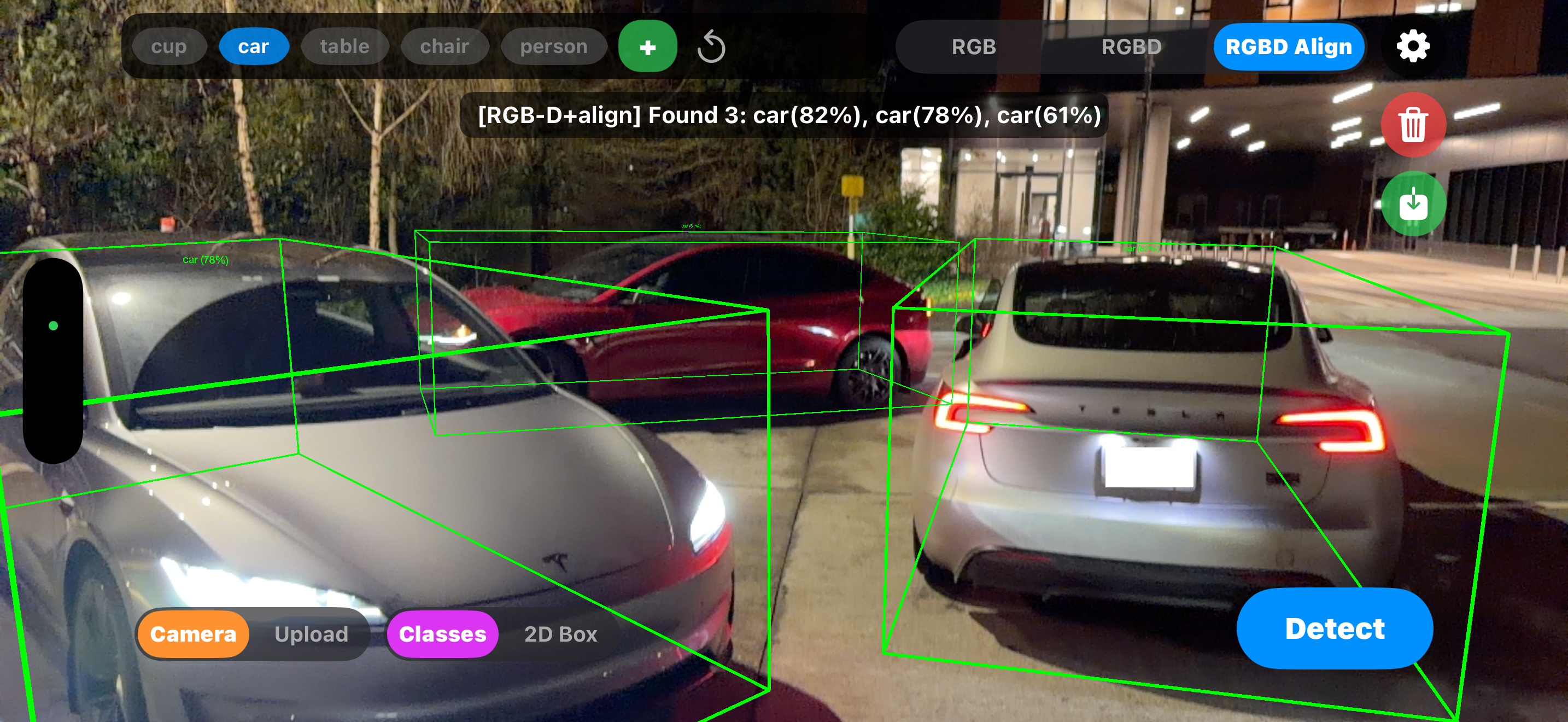
Task: Delete detections using the trash icon
Action: [1413, 124]
